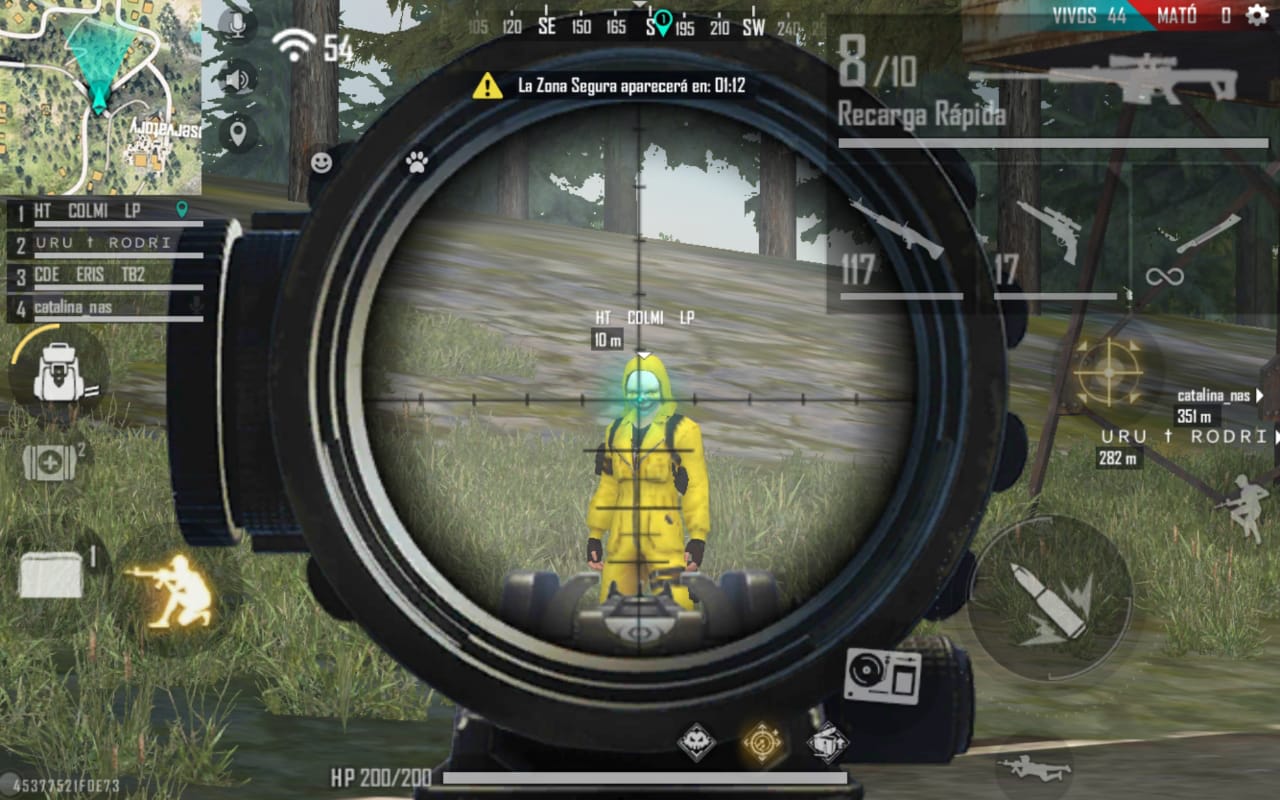Open the minimap
Viewport: 1280px width, 800px height.
pyautogui.click(x=100, y=97)
